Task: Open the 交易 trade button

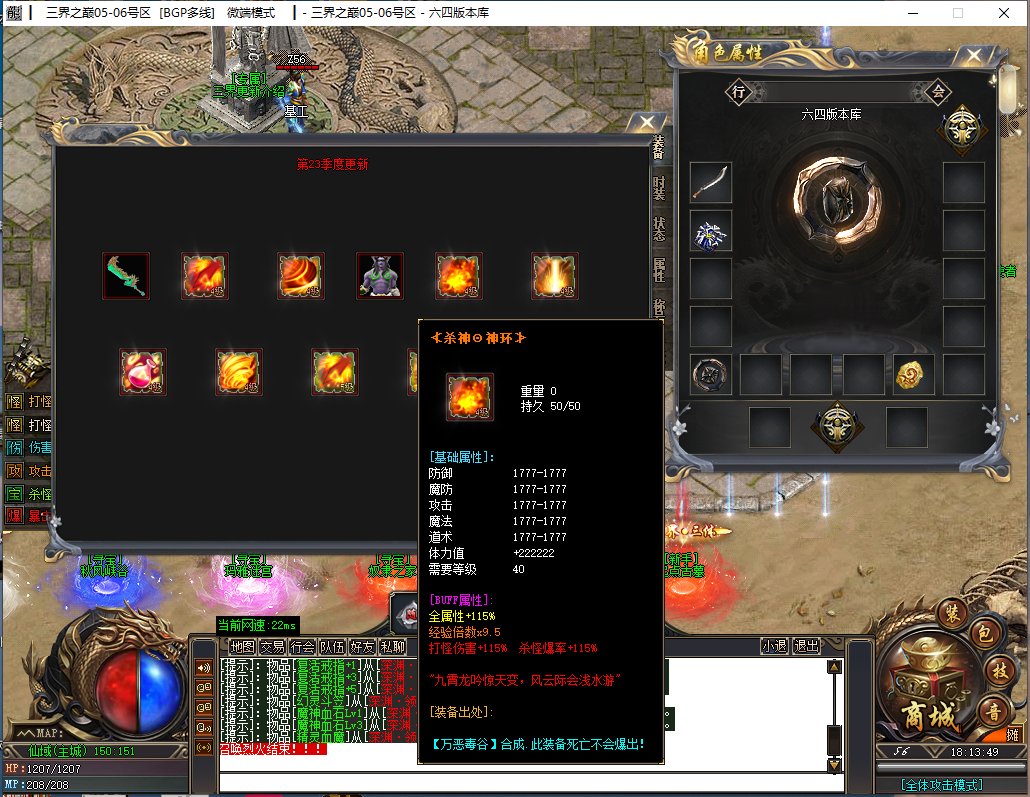Action: 273,647
